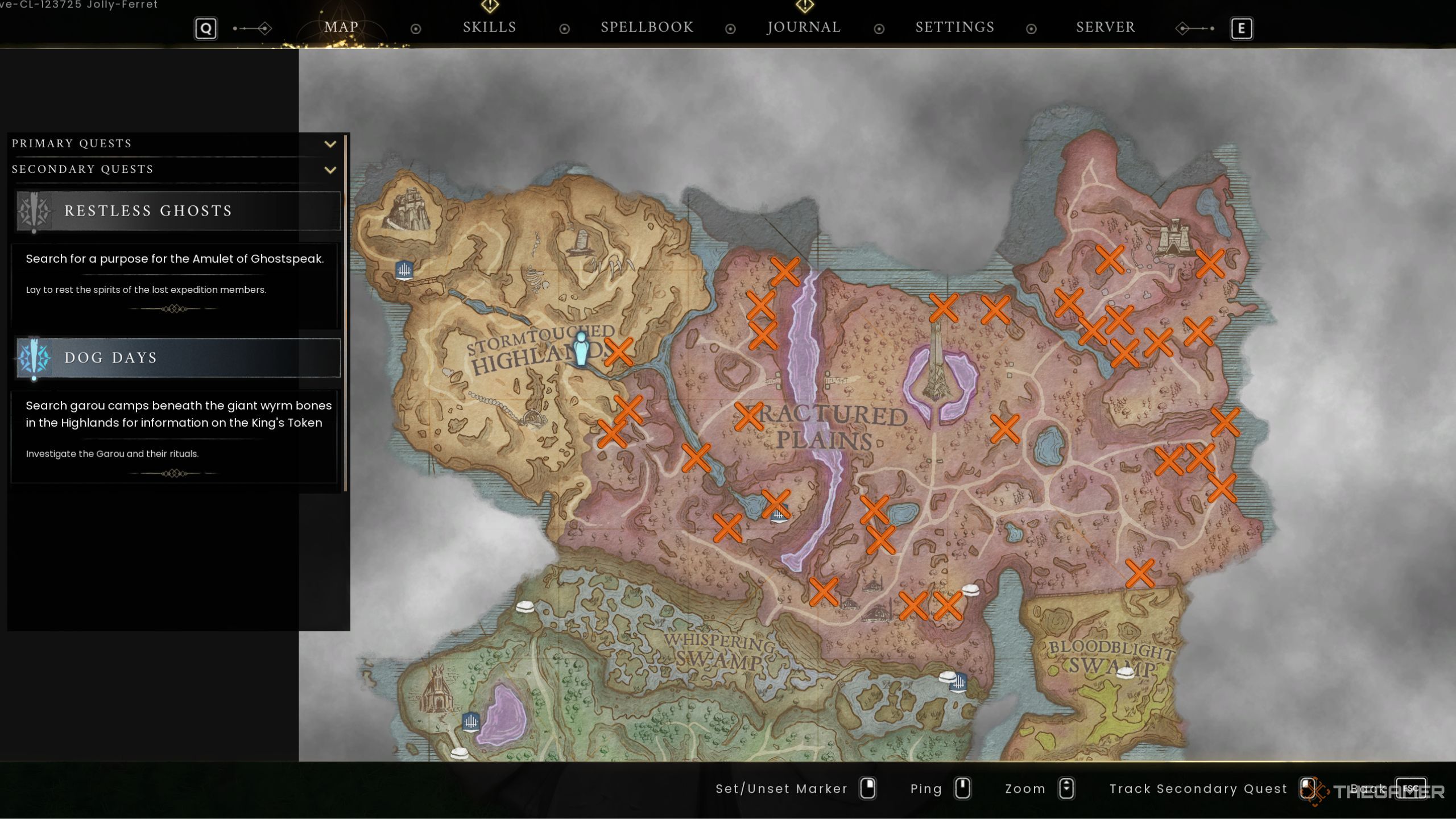
Task: Select the orange X marker beside the player marker
Action: pos(618,351)
